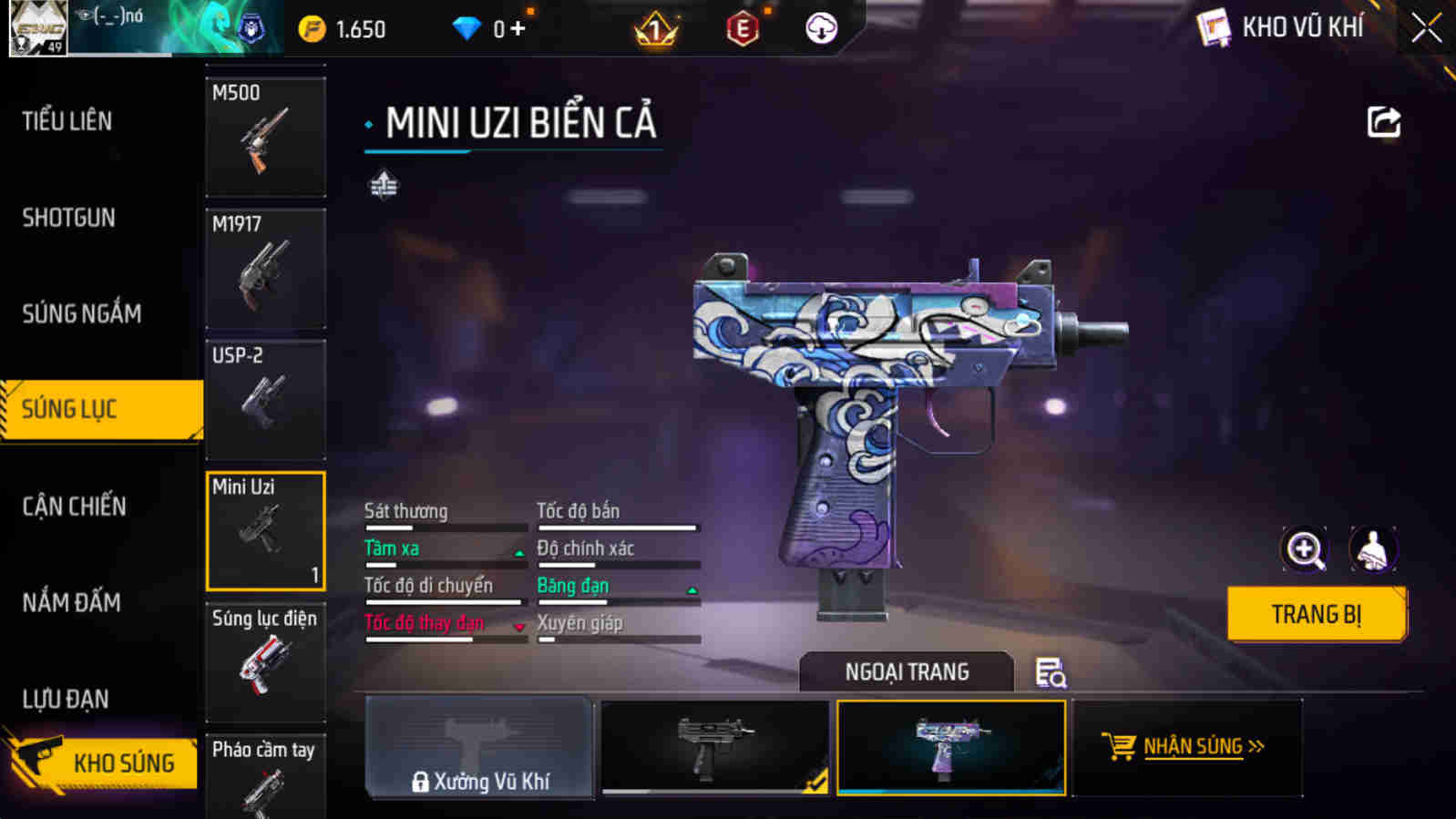Select the M500 pistol slot

265,137
